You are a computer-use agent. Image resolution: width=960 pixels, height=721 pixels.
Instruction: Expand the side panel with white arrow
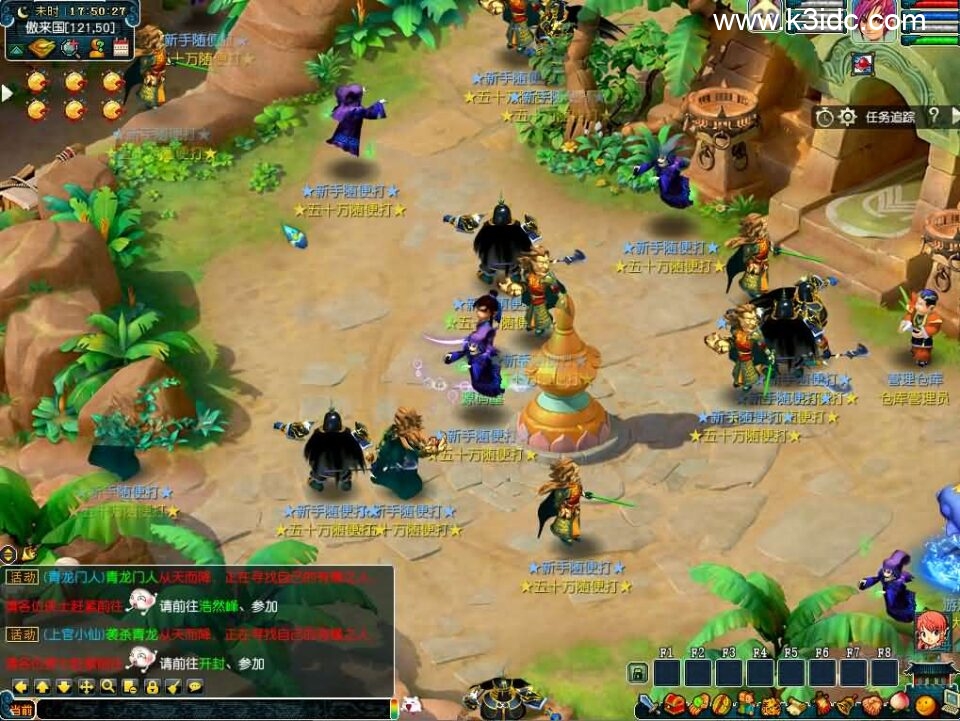(x=7, y=93)
